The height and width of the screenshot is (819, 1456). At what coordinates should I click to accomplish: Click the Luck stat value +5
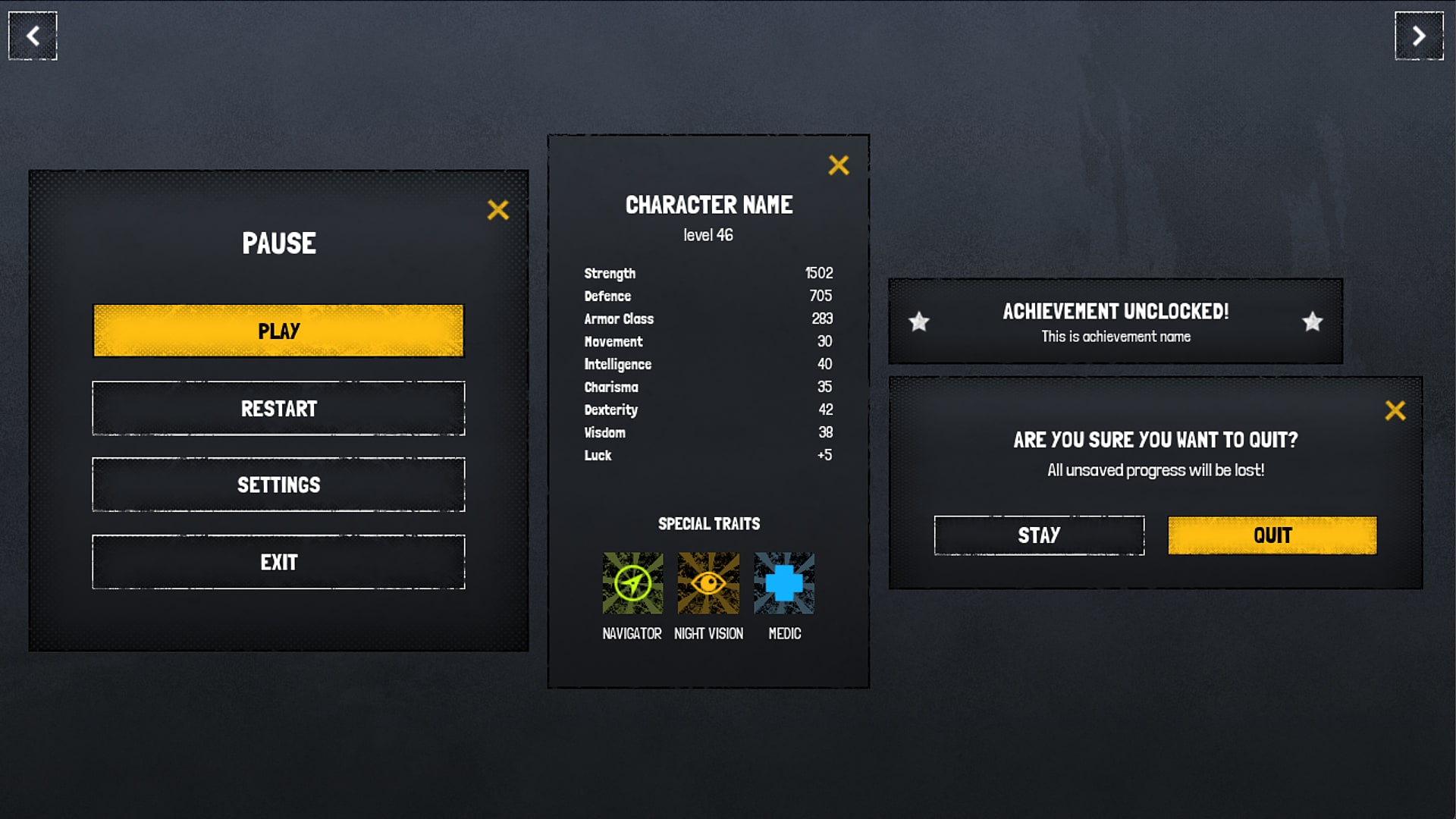pos(826,455)
